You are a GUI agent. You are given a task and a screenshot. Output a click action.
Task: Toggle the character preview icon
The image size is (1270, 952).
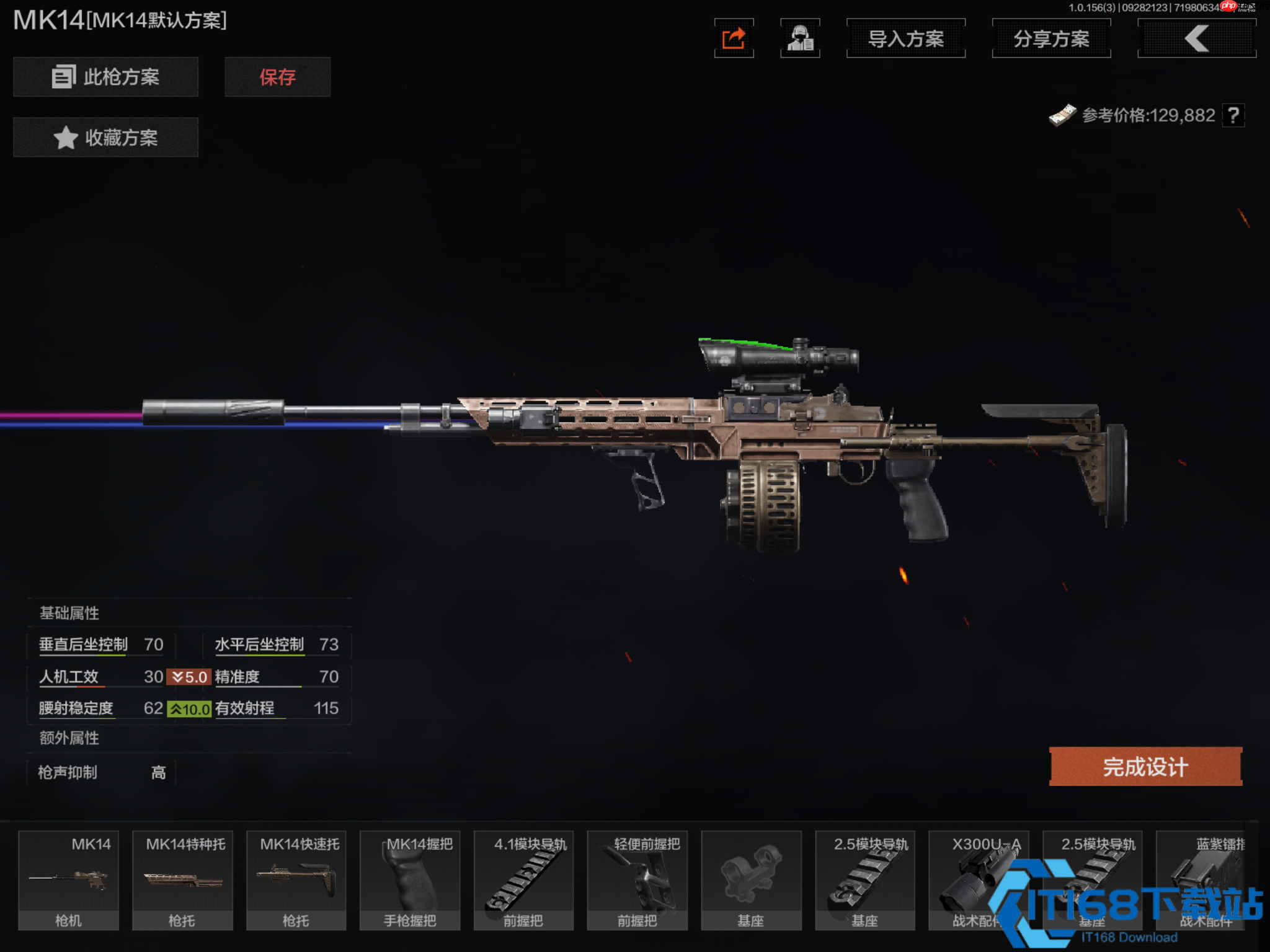tap(801, 38)
